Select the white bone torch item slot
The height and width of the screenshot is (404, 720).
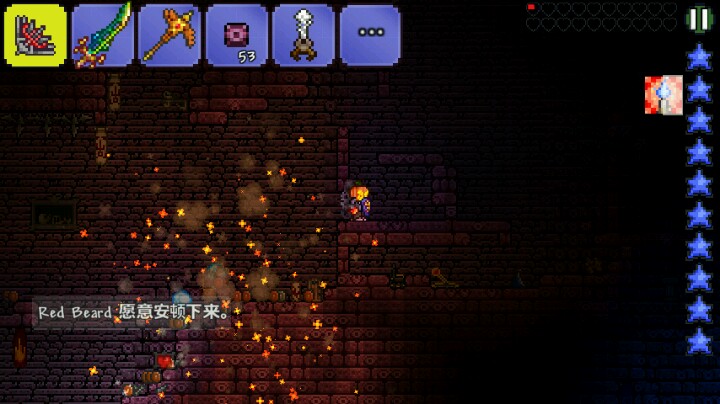304,35
